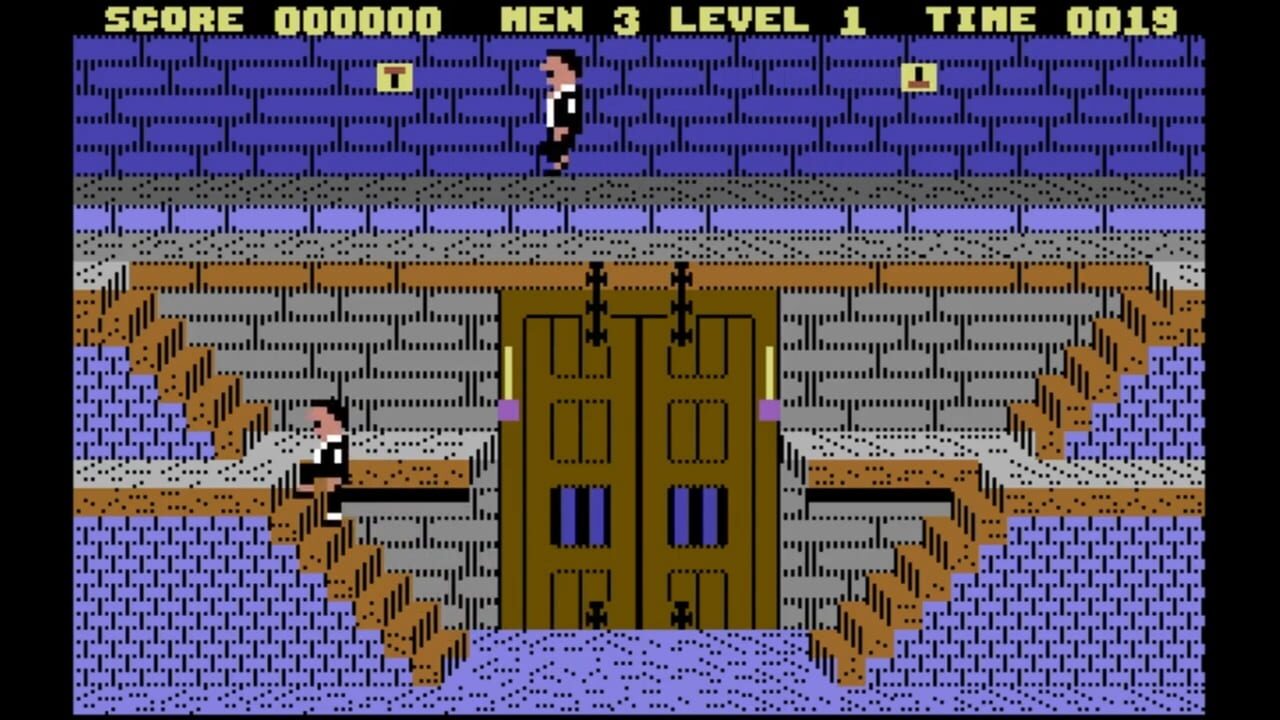Click the top hinge on the right door
Screen dimensions: 1280x720
coord(683,280)
